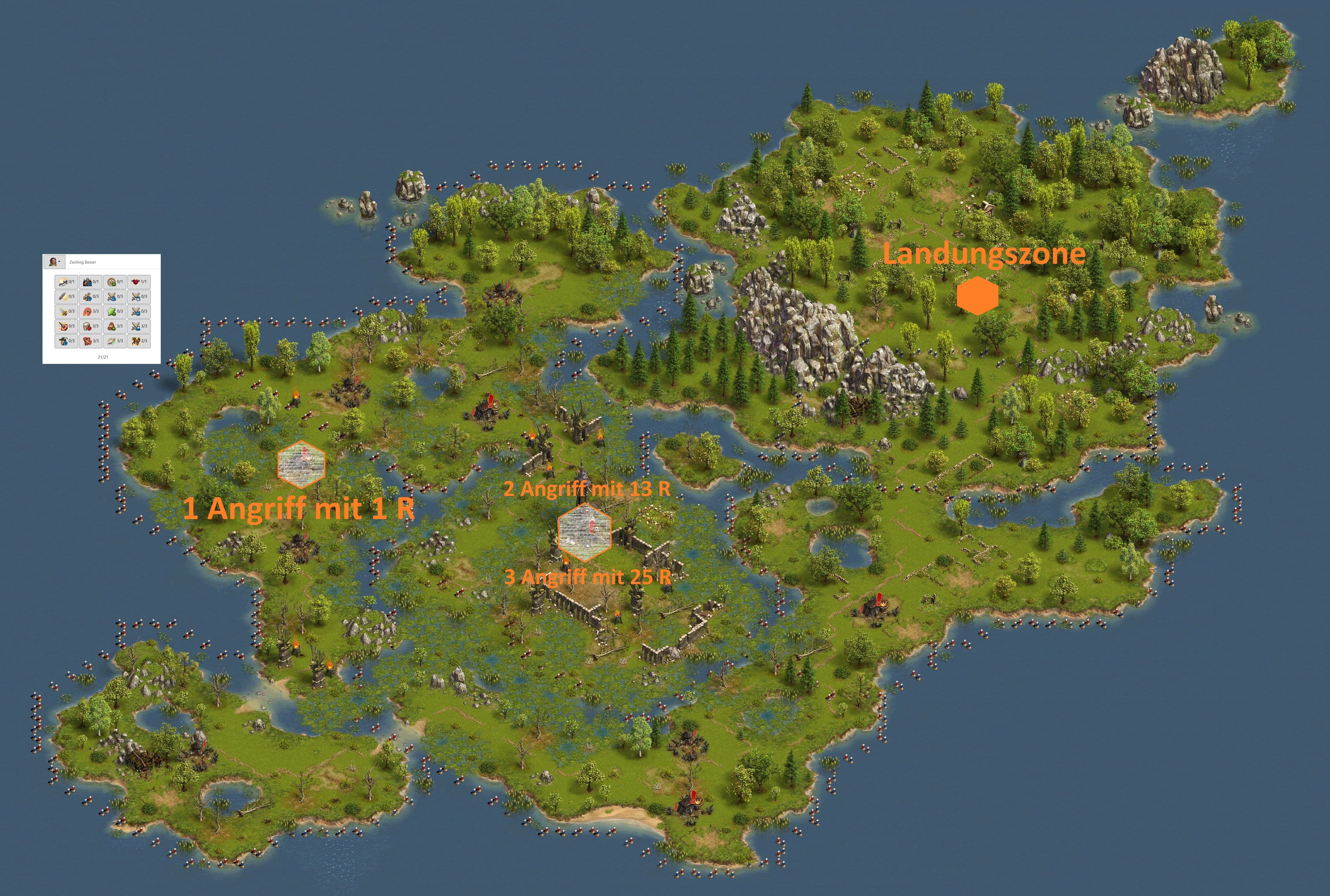Select the green star skill button
The width and height of the screenshot is (1330, 896).
[115, 312]
